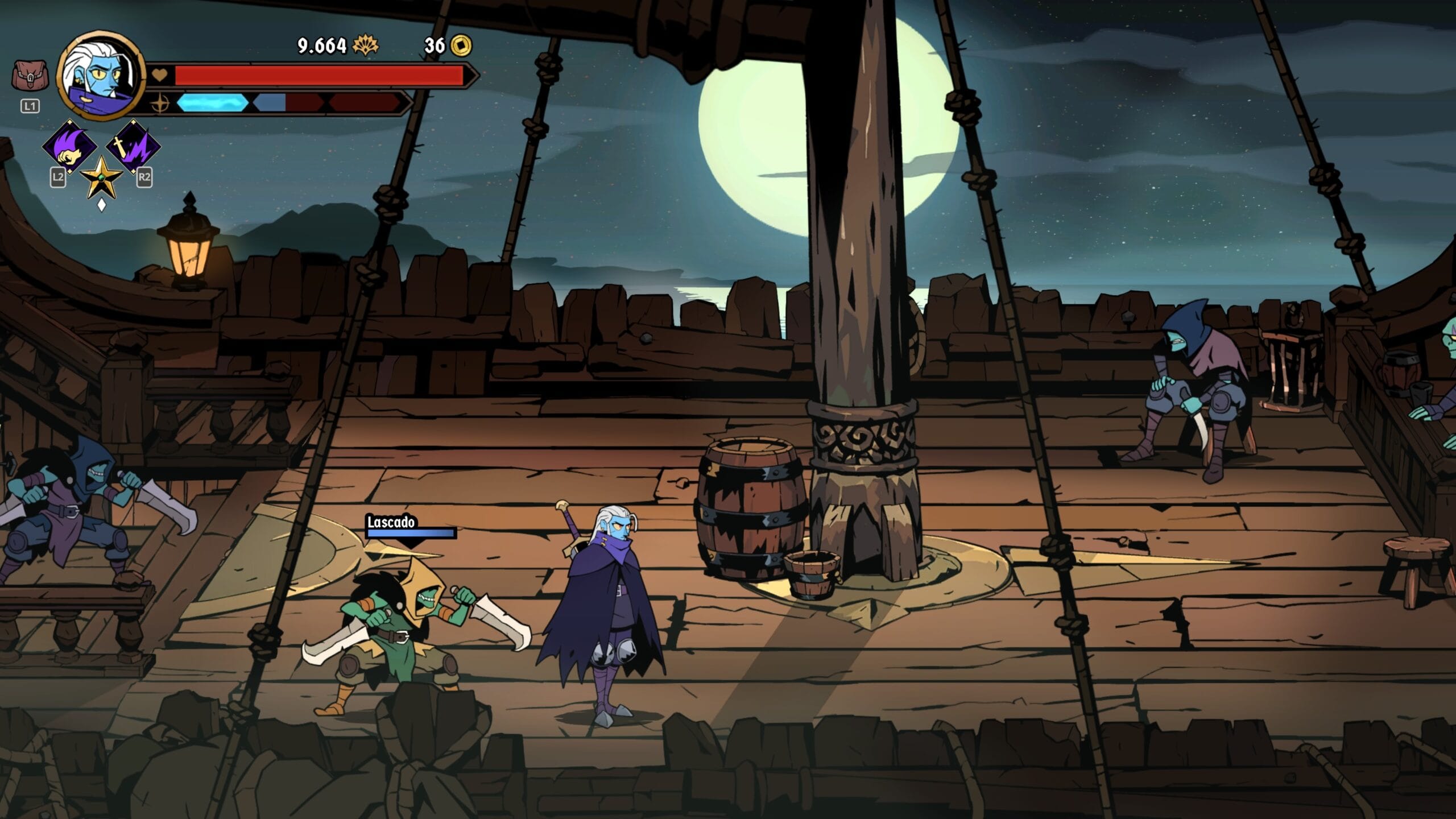Open the leather bag inventory icon
Screen dimensions: 1456x819
30,77
